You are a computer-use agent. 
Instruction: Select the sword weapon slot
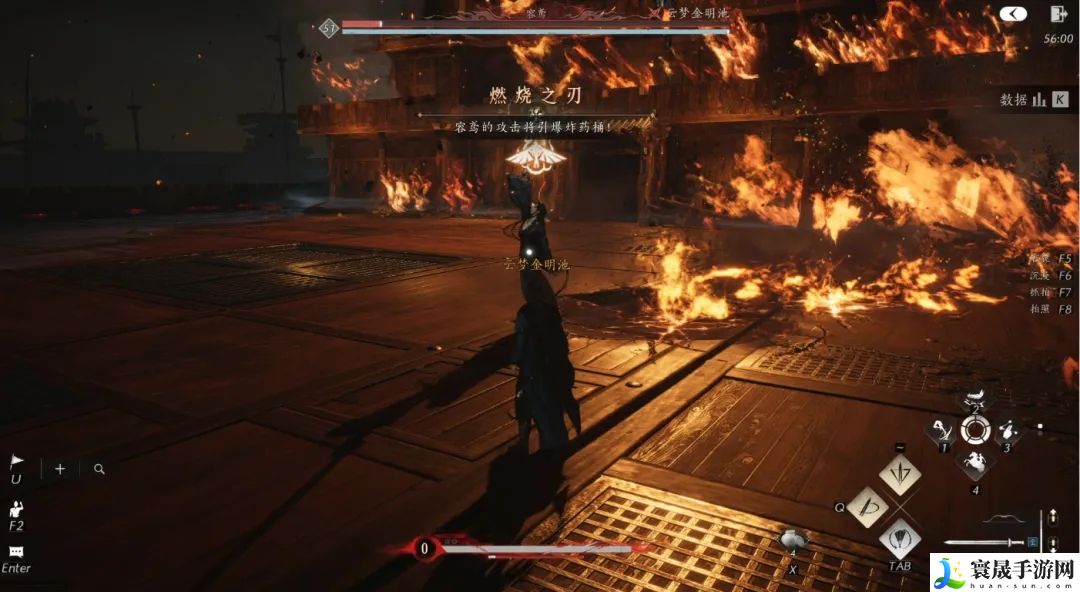pos(983,543)
